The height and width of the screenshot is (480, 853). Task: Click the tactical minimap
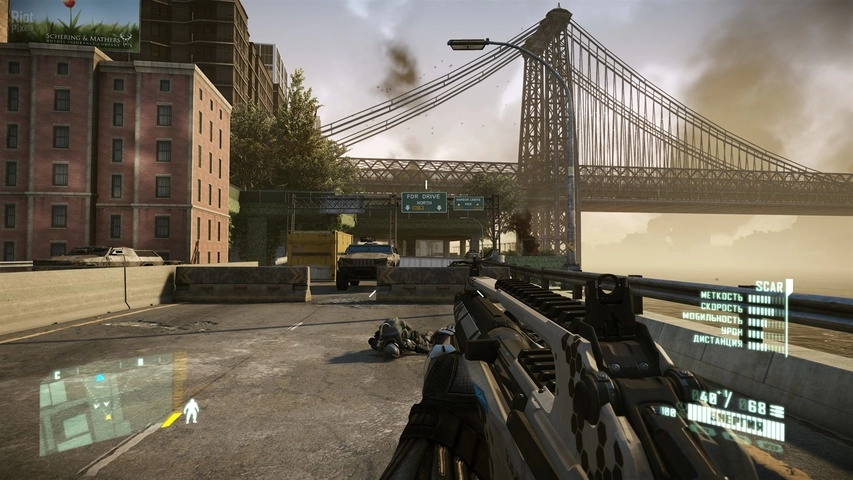[x=105, y=400]
